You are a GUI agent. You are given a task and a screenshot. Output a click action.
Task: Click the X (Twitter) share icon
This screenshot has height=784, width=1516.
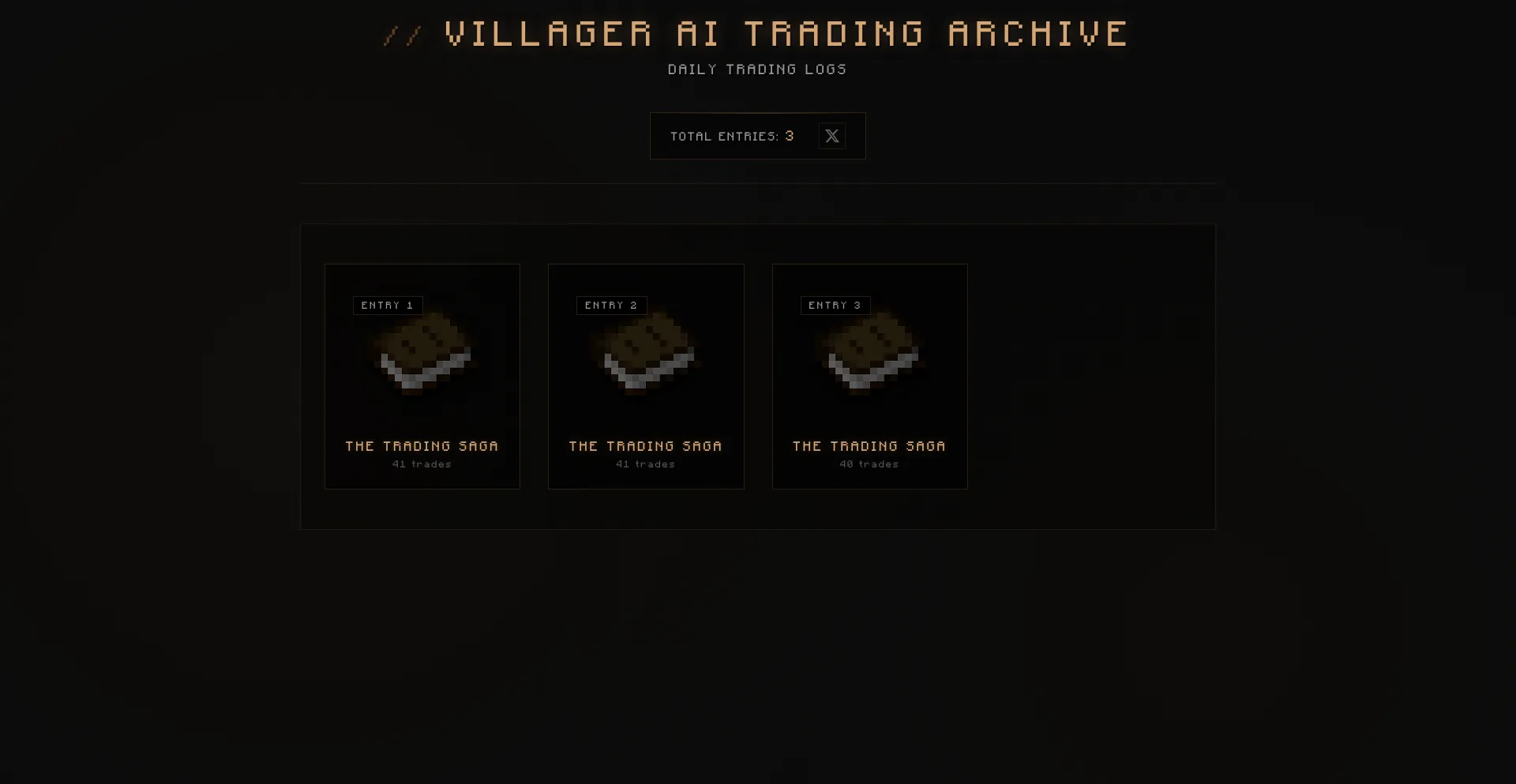click(831, 136)
